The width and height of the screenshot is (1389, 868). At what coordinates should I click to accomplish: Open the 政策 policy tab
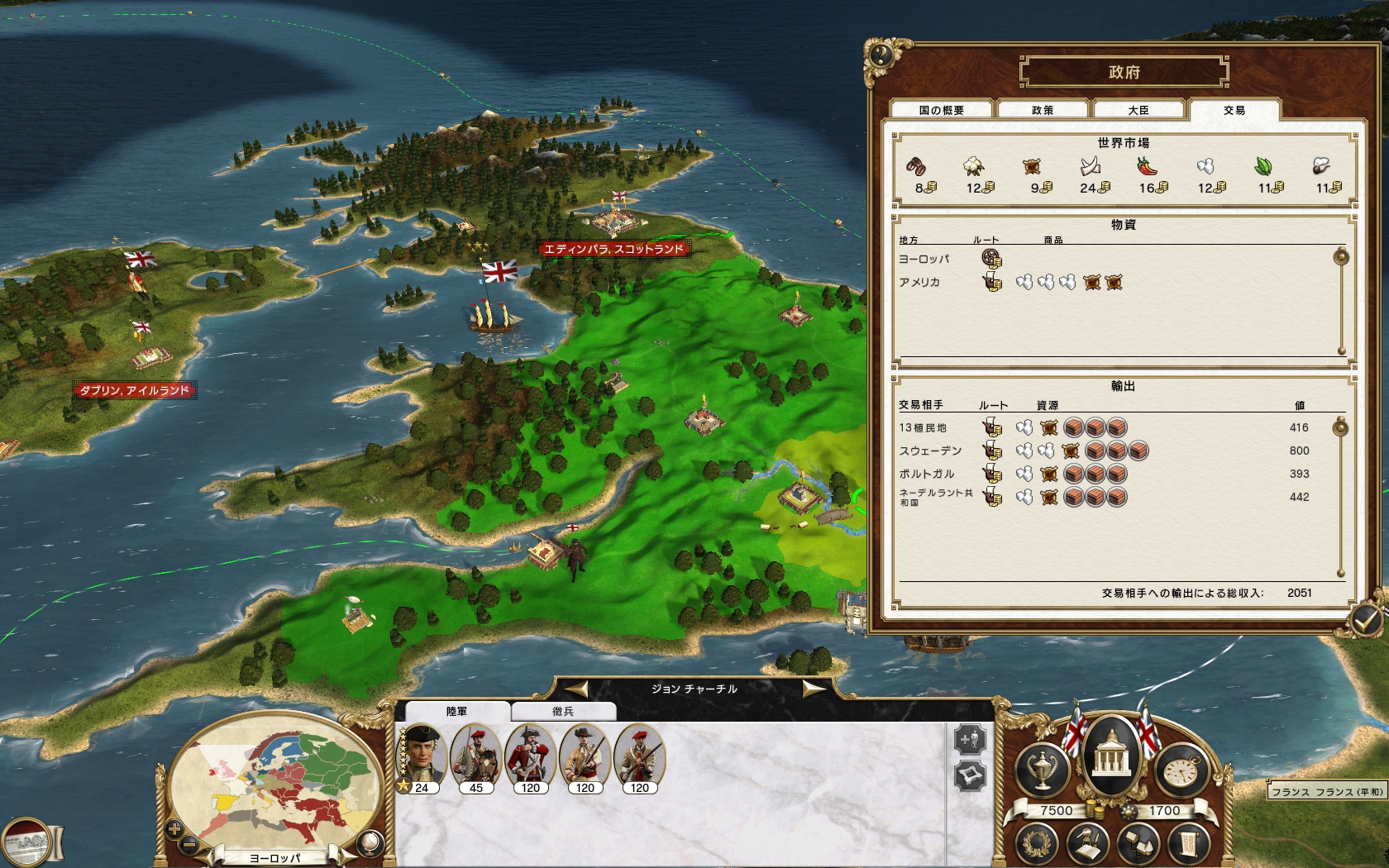point(1042,110)
